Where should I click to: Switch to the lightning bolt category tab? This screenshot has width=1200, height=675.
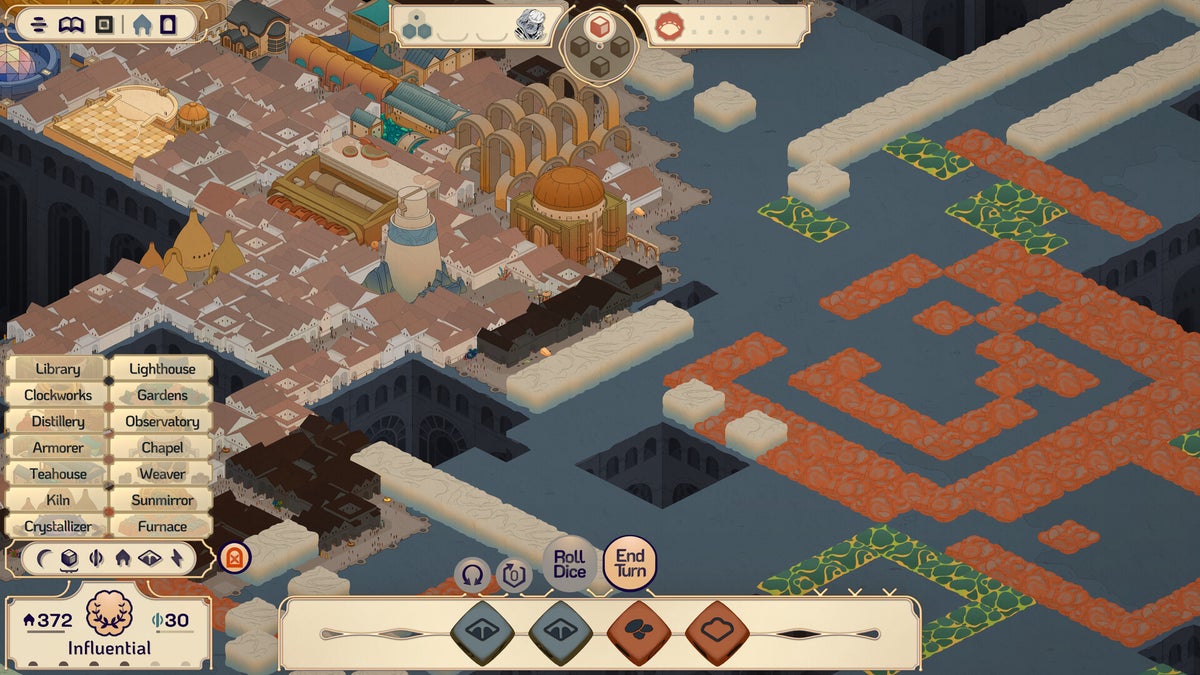[177, 558]
